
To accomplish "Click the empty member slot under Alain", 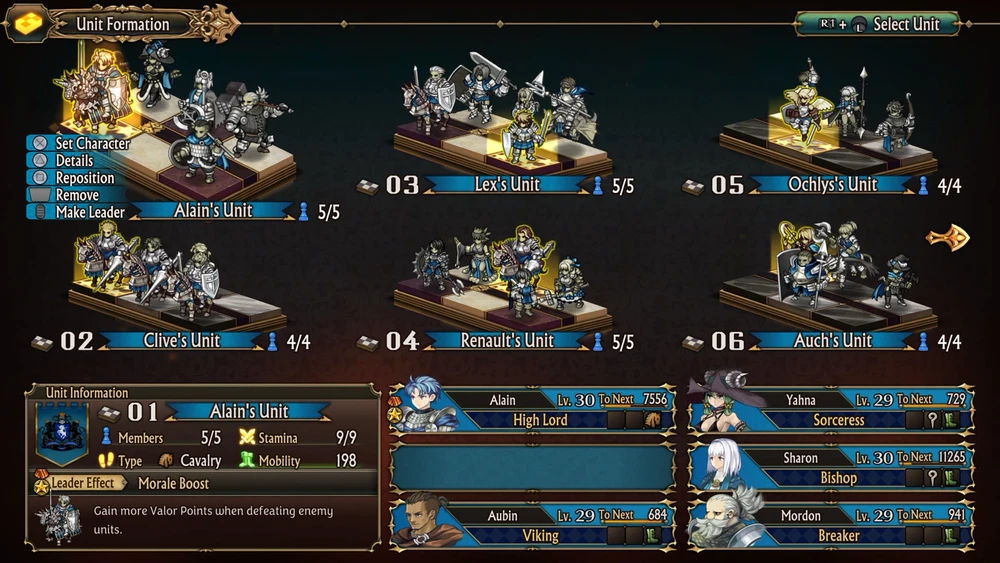I will point(532,468).
